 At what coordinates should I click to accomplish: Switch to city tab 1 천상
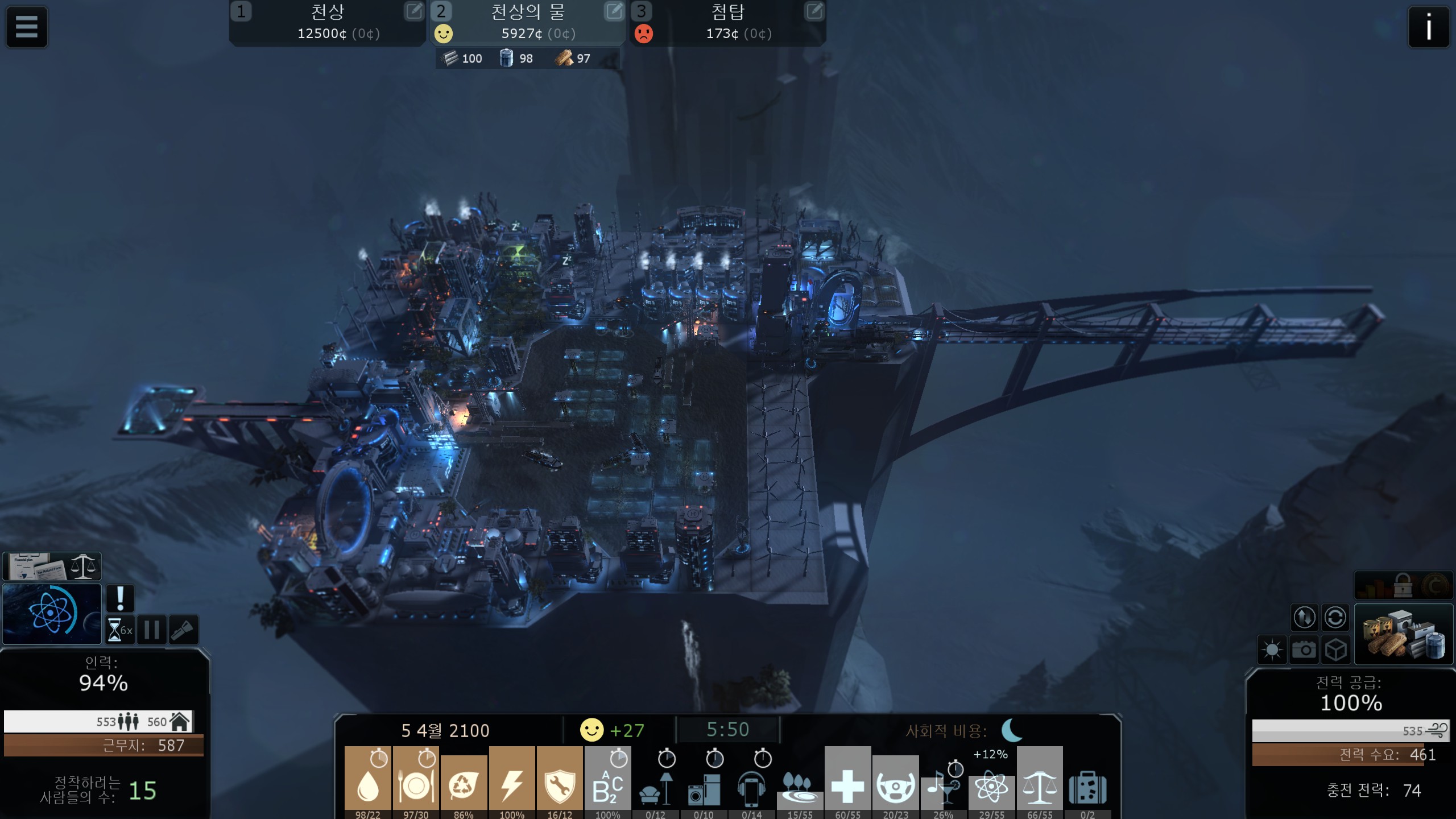pyautogui.click(x=327, y=23)
